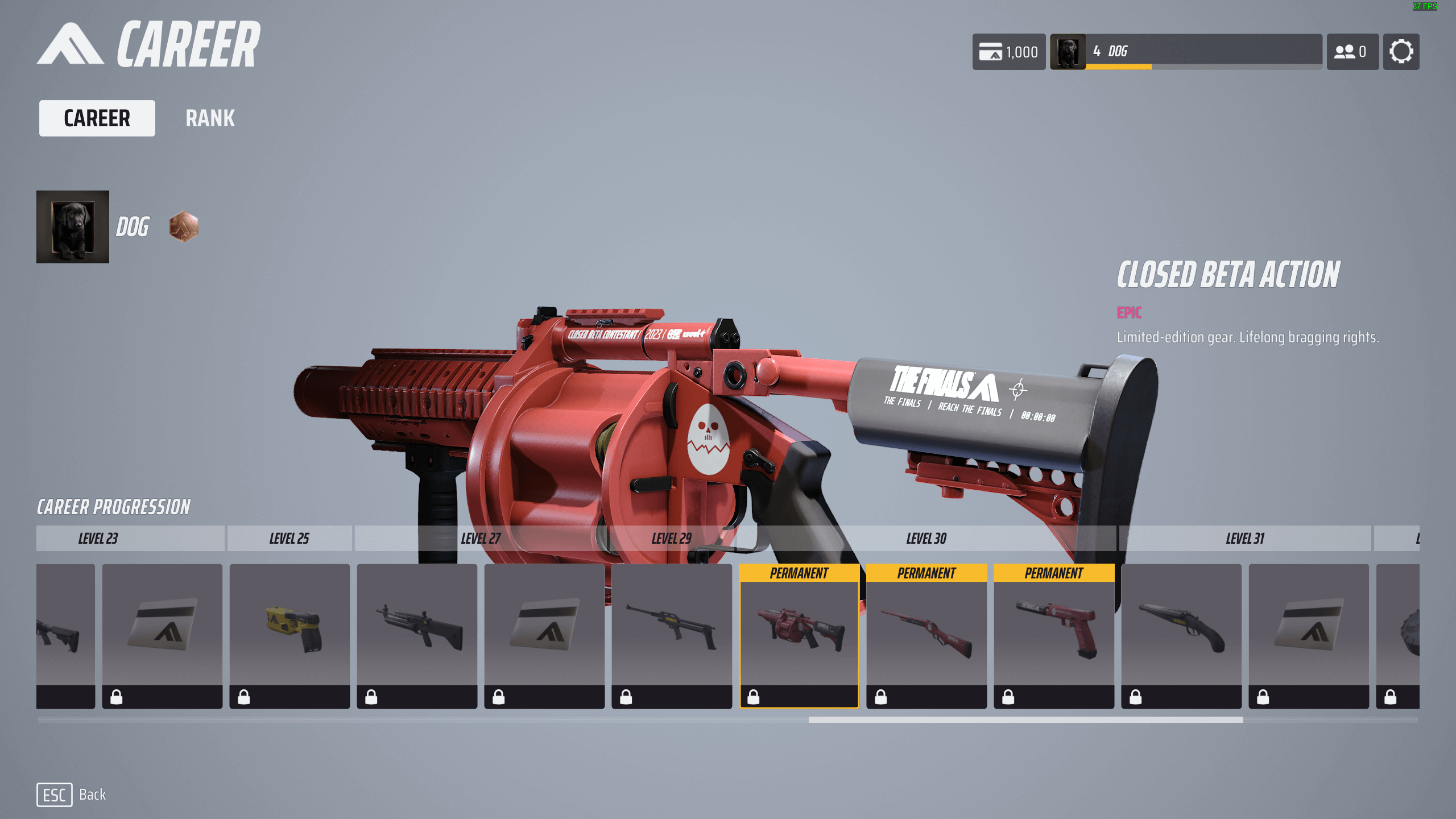Open the friends list icon
1456x819 pixels.
click(1352, 52)
